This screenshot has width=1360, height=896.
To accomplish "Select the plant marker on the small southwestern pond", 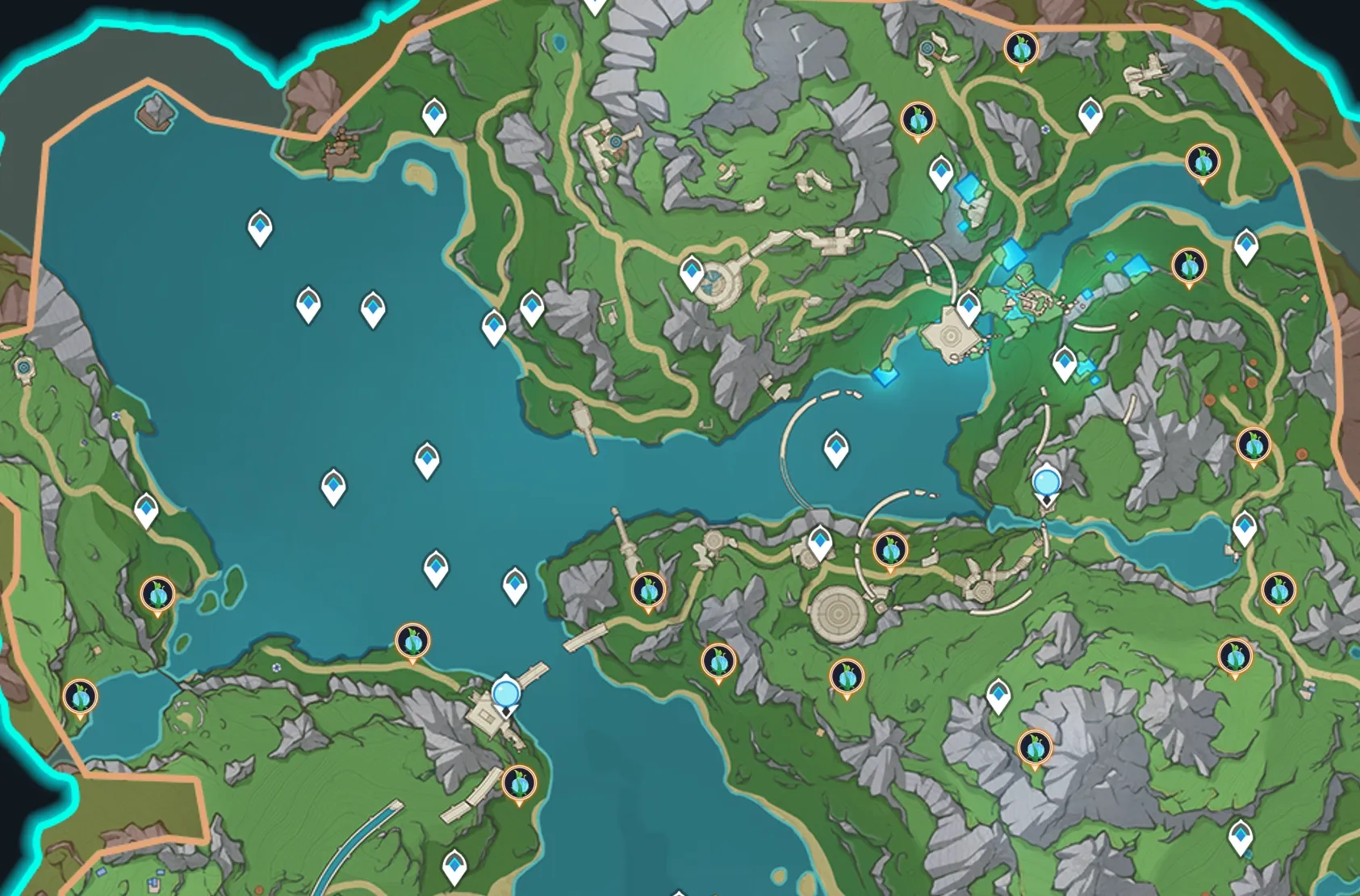I will (x=80, y=697).
